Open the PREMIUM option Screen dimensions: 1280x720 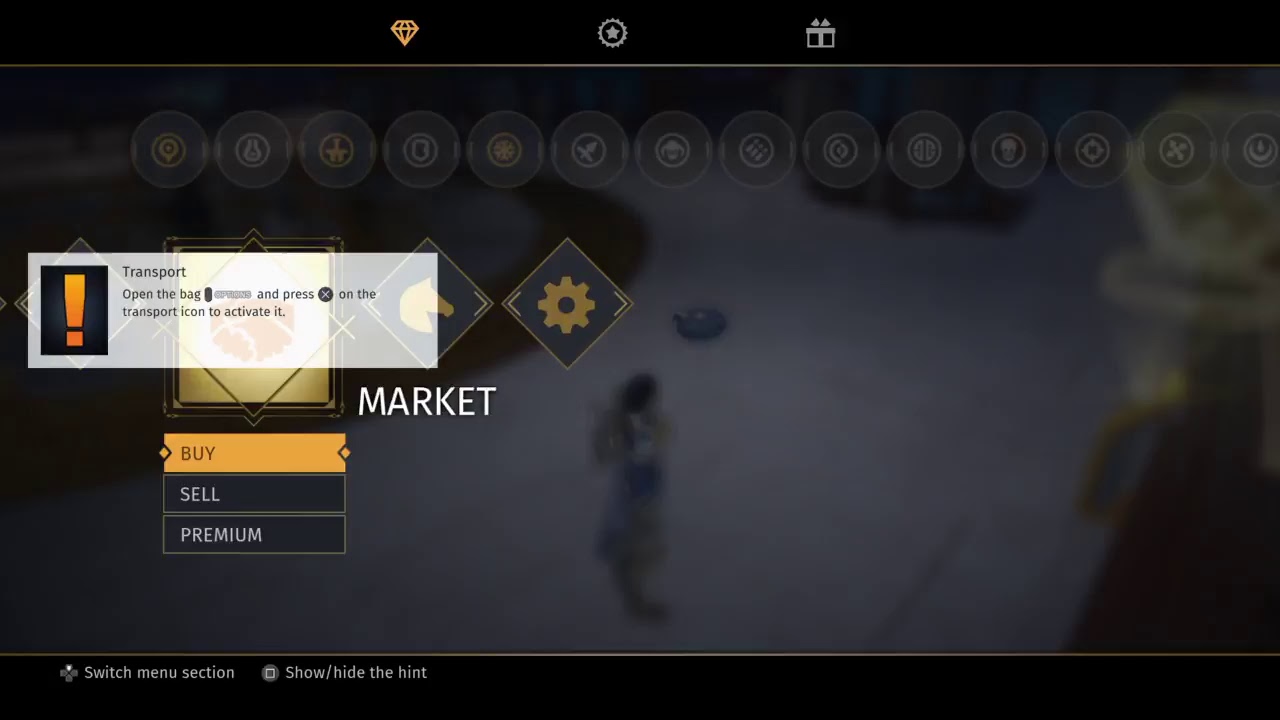pos(254,535)
